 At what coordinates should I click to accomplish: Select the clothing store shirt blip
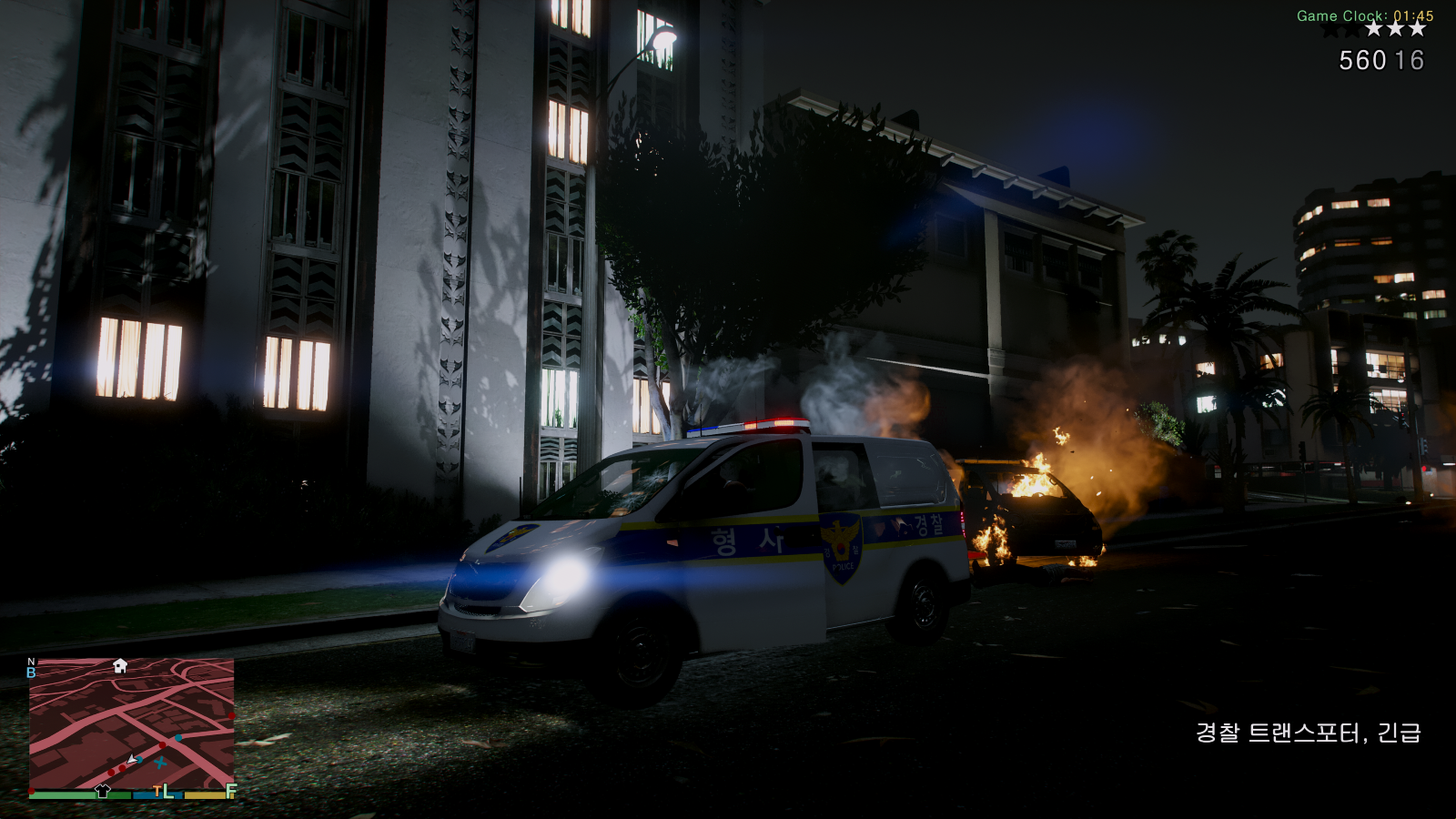coord(103,791)
